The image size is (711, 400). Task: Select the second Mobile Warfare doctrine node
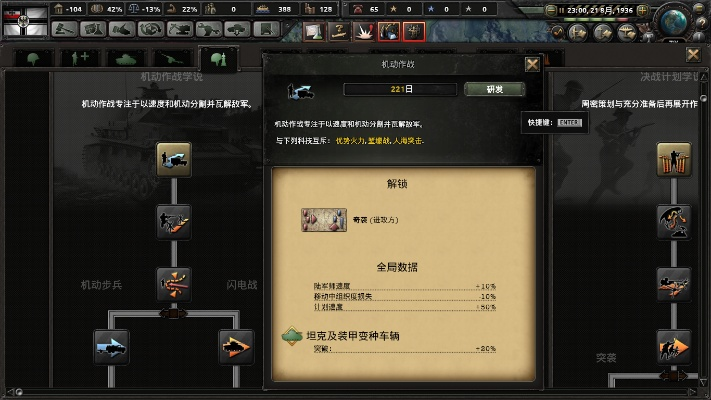point(174,221)
